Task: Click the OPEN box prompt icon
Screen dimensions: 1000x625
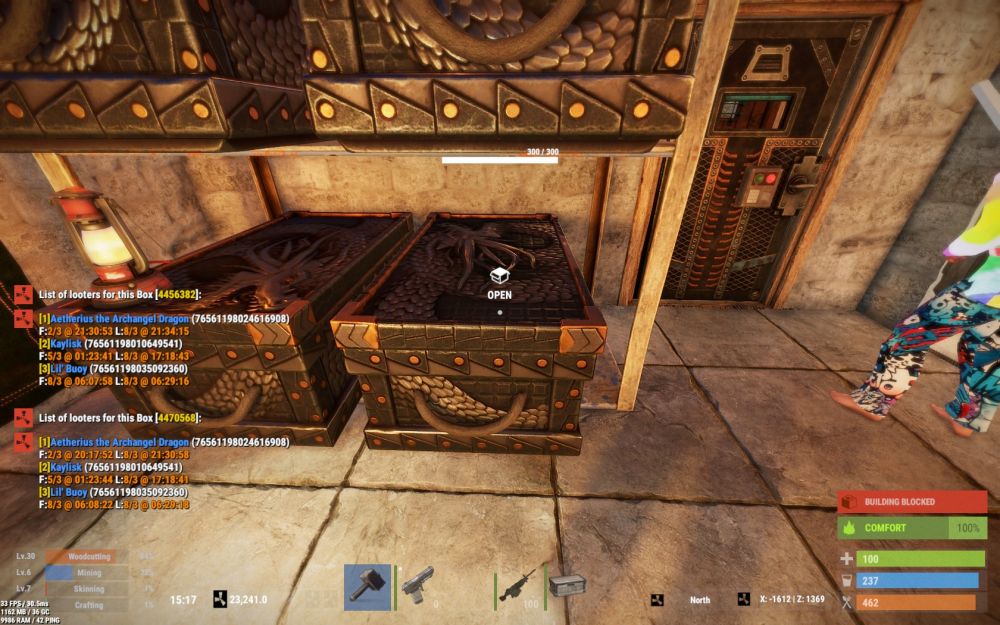Action: click(499, 276)
